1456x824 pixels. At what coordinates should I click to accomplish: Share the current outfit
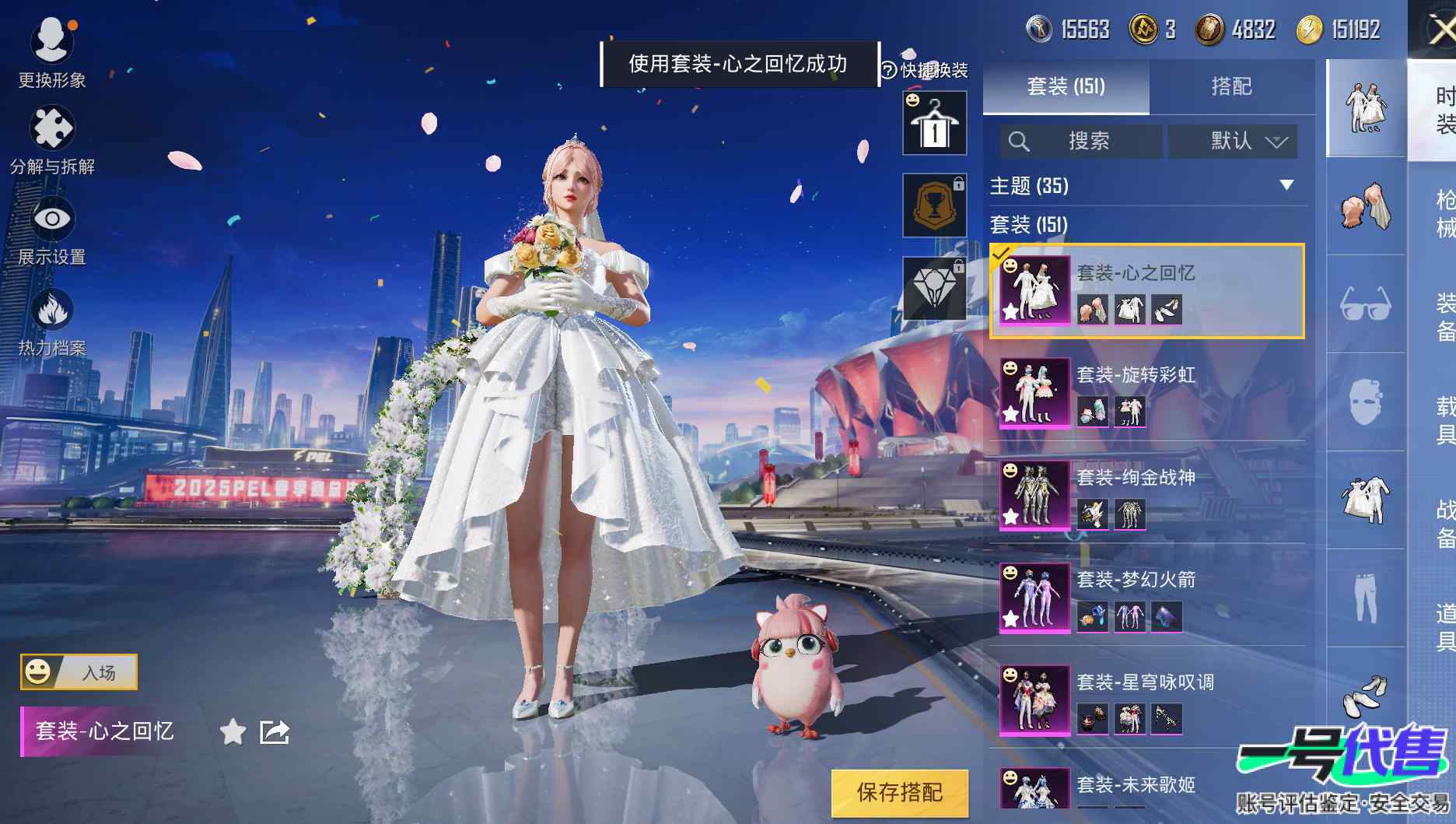click(x=274, y=732)
